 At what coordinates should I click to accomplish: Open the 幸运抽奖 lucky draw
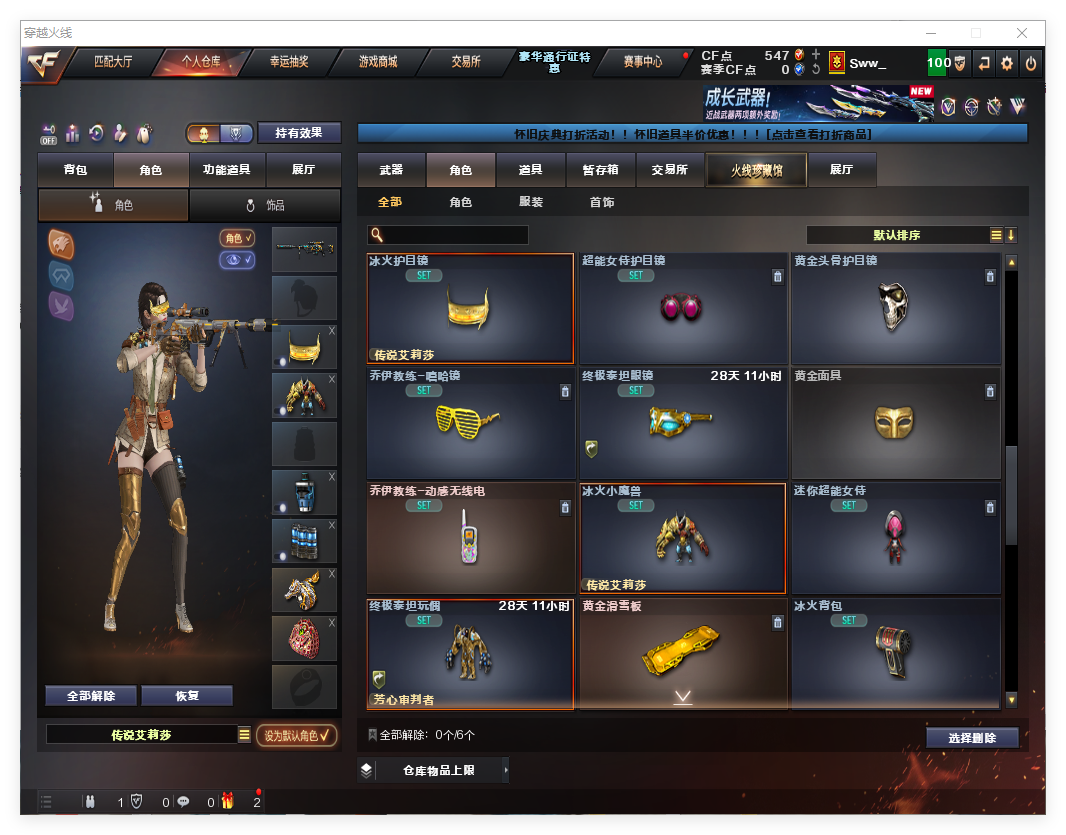[x=289, y=62]
